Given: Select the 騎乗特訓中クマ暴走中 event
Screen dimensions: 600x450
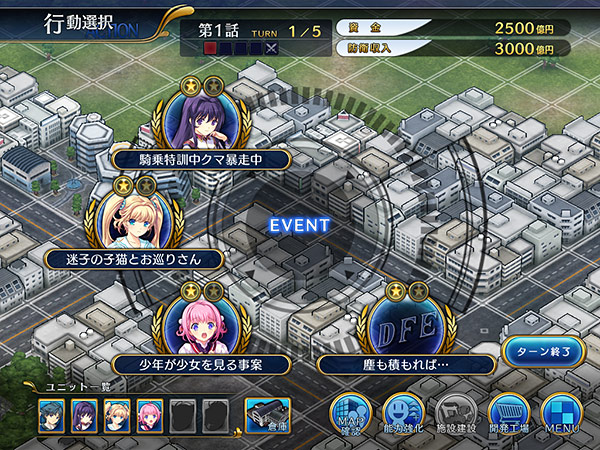Looking at the screenshot, I should 200,157.
